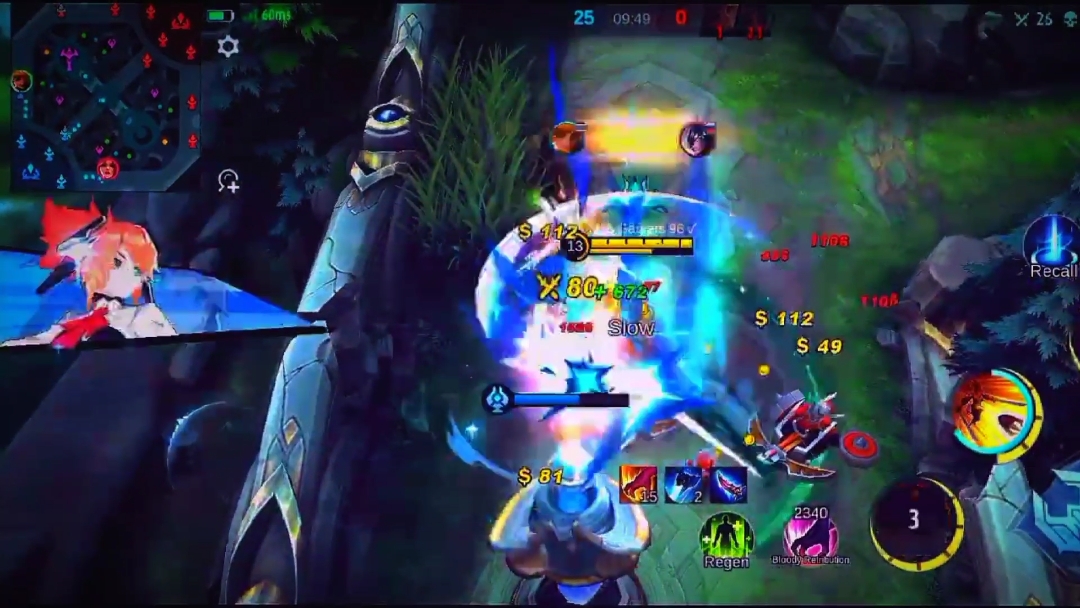The height and width of the screenshot is (608, 1080).
Task: Use the Regen battle spell
Action: 726,537
